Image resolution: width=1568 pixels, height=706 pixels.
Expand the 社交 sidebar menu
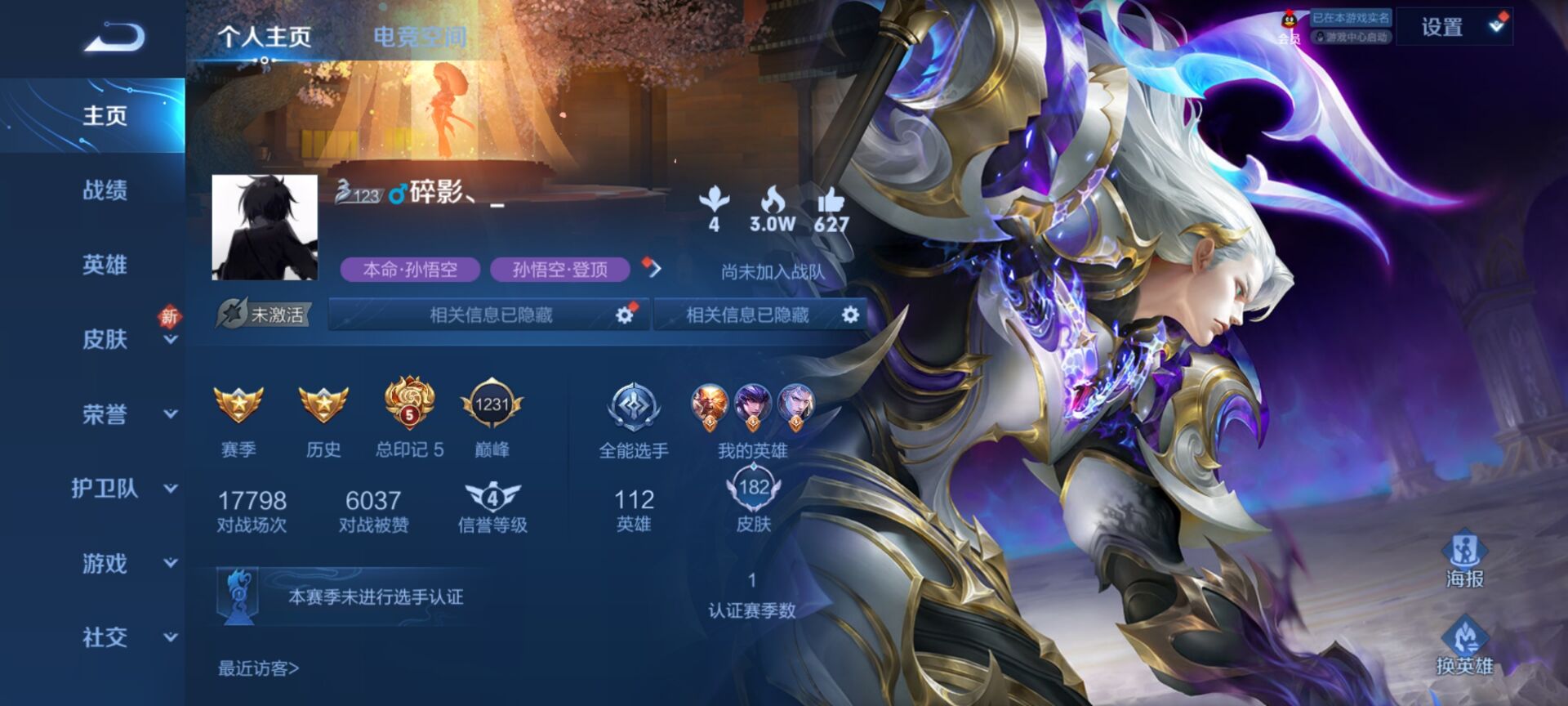(106, 637)
